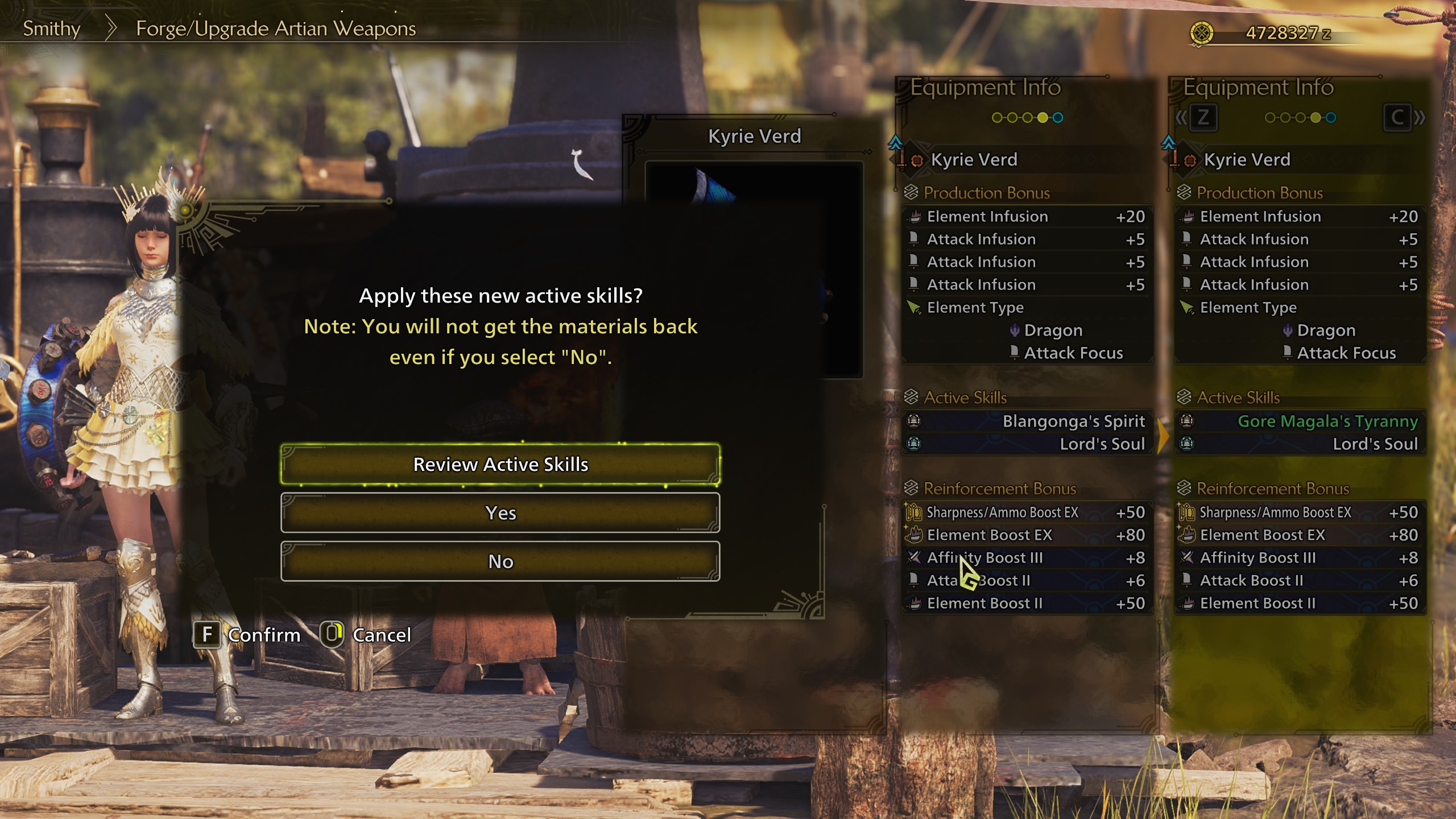The height and width of the screenshot is (819, 1456).
Task: Choose Yes to apply new skills
Action: coord(500,512)
